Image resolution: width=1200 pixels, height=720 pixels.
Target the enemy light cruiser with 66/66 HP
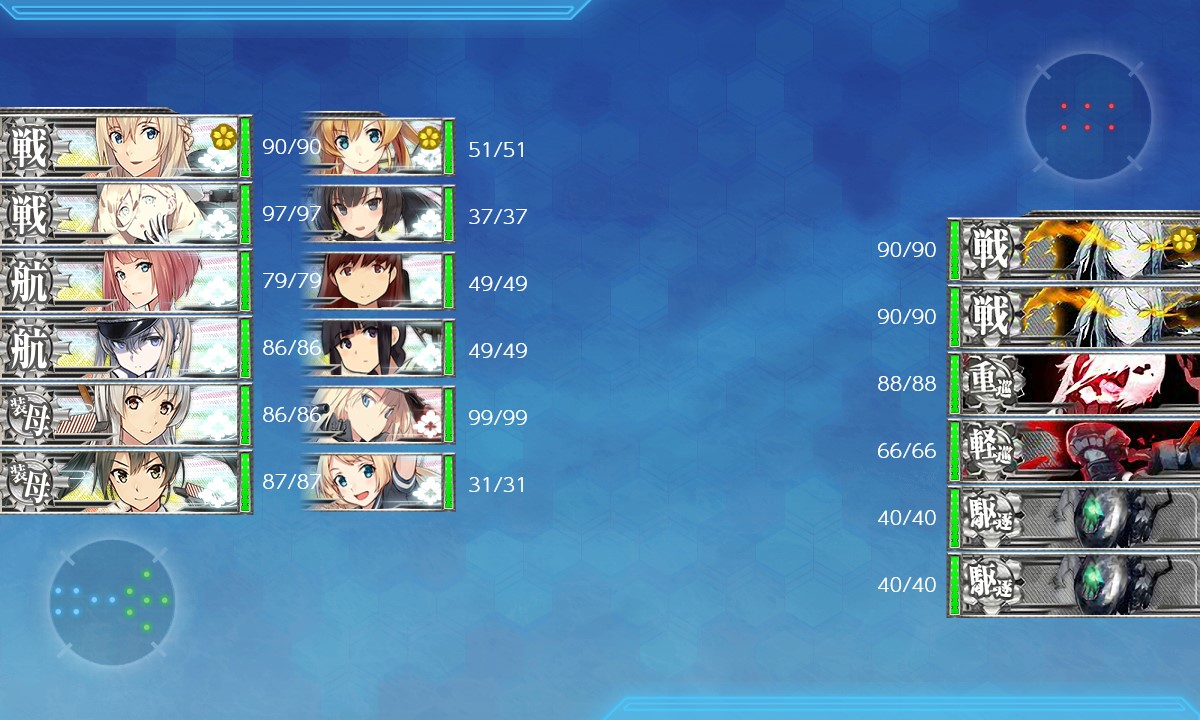(x=1075, y=451)
